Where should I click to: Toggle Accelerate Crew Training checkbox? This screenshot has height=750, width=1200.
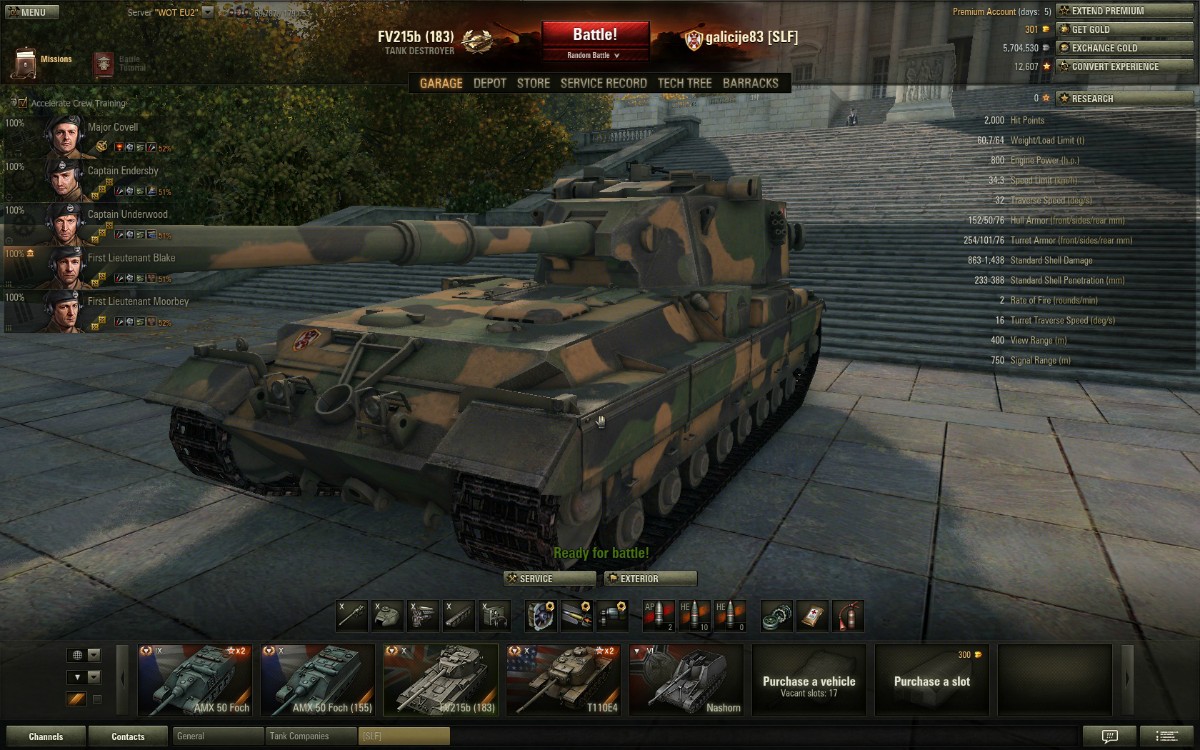click(x=22, y=103)
